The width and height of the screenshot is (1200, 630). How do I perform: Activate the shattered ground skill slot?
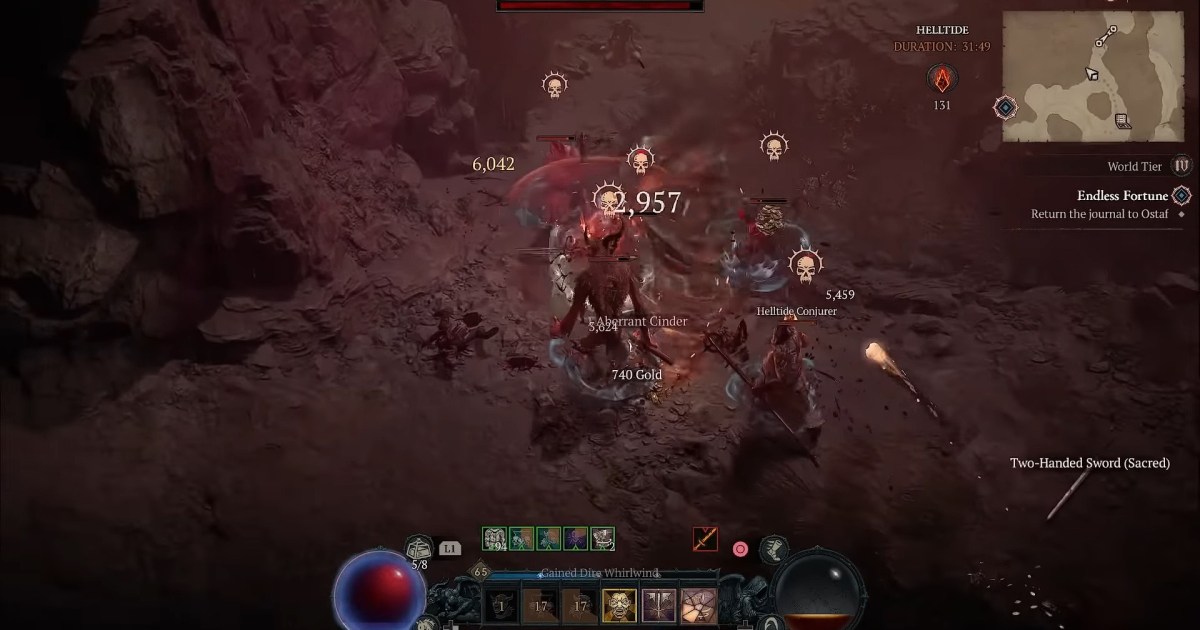tap(697, 605)
